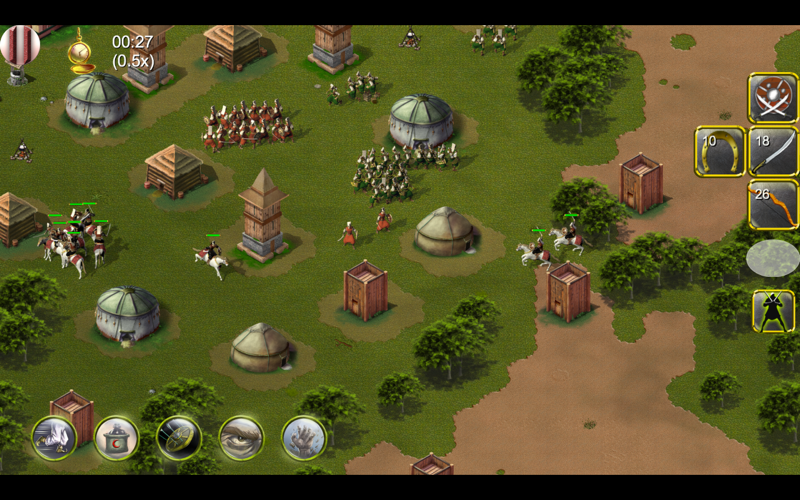Pick the bow archers group of 26
The height and width of the screenshot is (500, 800).
tap(772, 205)
